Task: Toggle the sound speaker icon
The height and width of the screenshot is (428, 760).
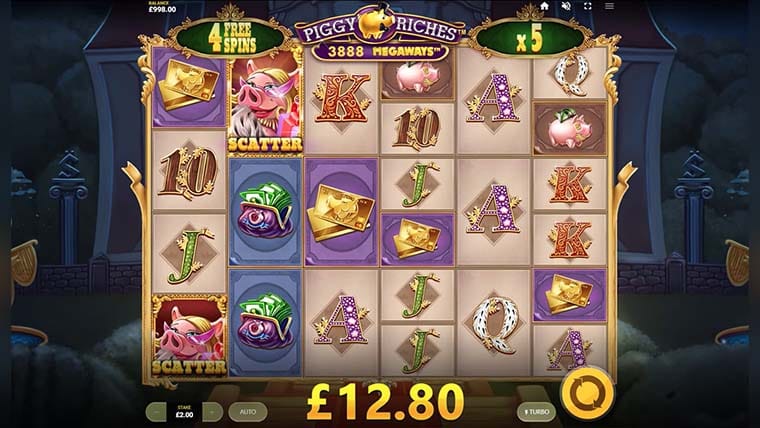Action: point(565,6)
